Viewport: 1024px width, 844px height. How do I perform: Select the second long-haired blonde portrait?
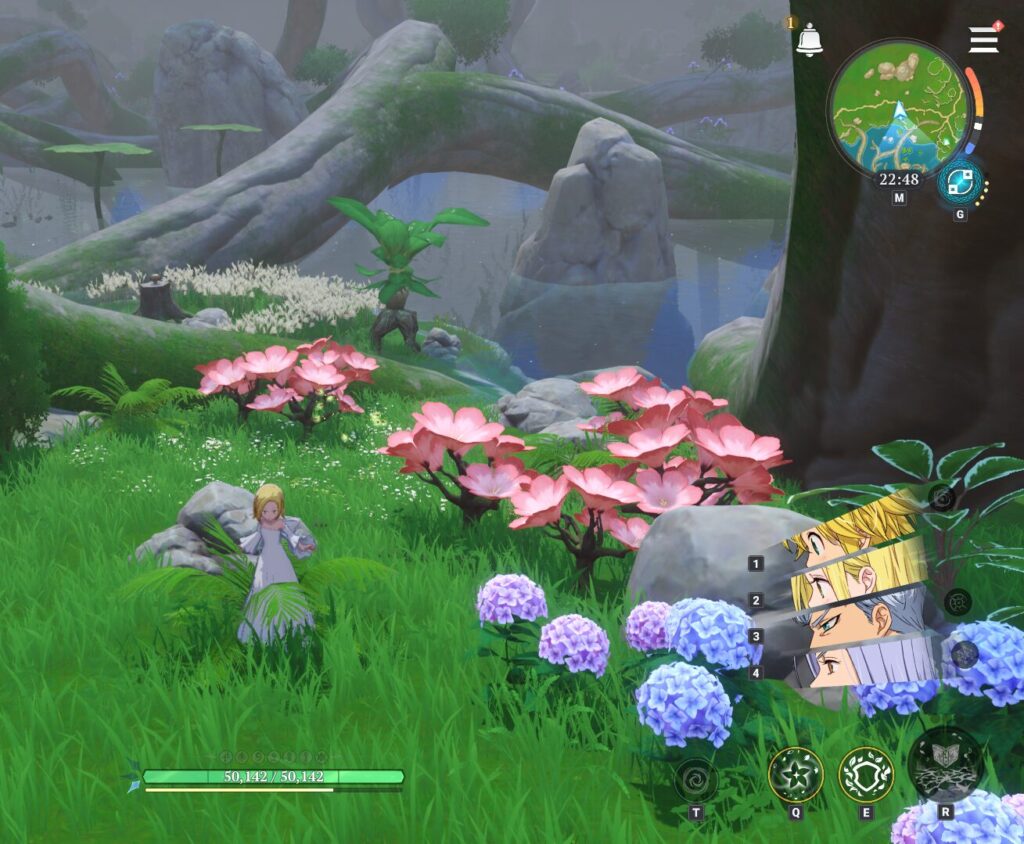[x=860, y=576]
